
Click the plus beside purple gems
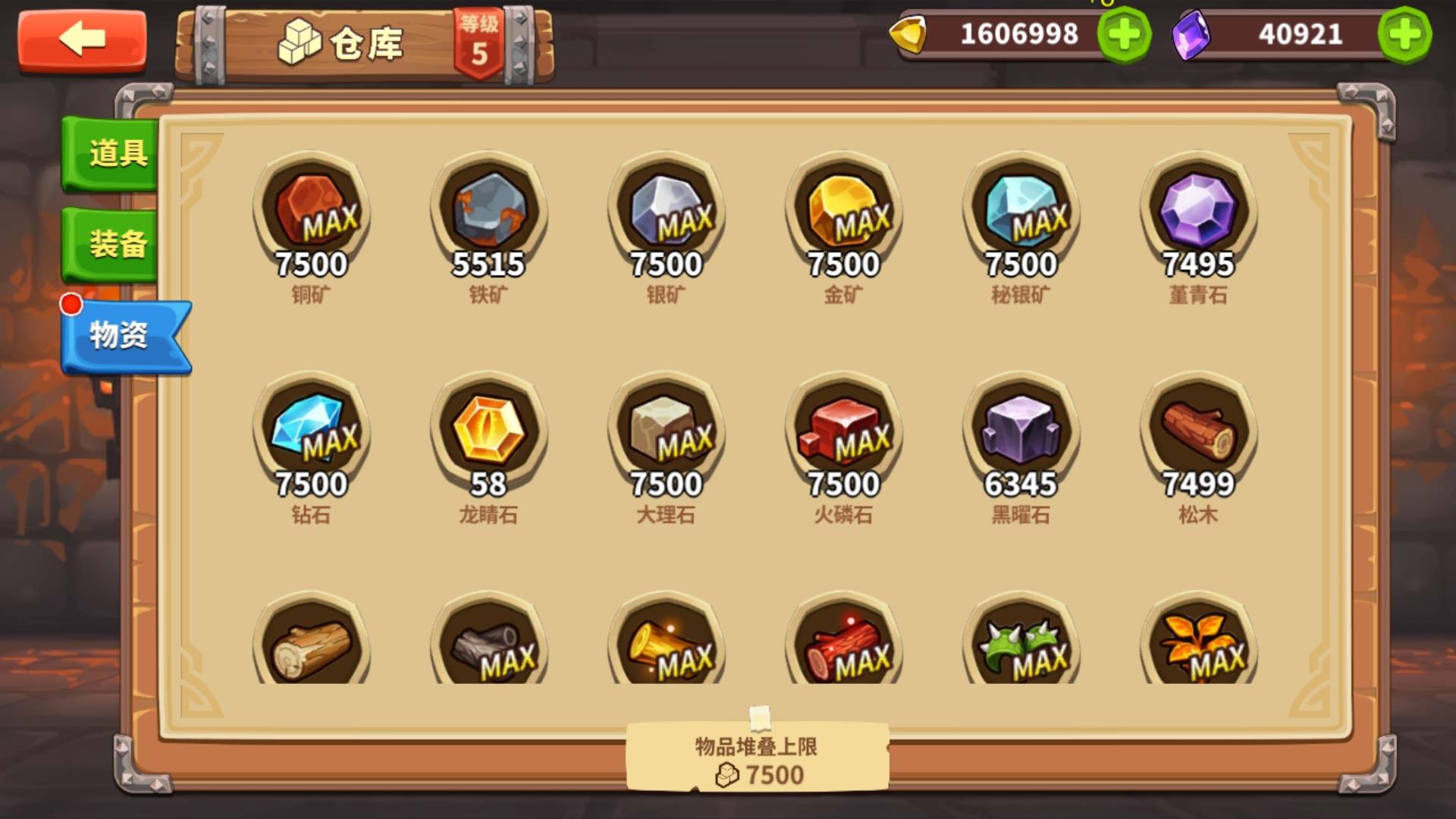pos(1407,33)
